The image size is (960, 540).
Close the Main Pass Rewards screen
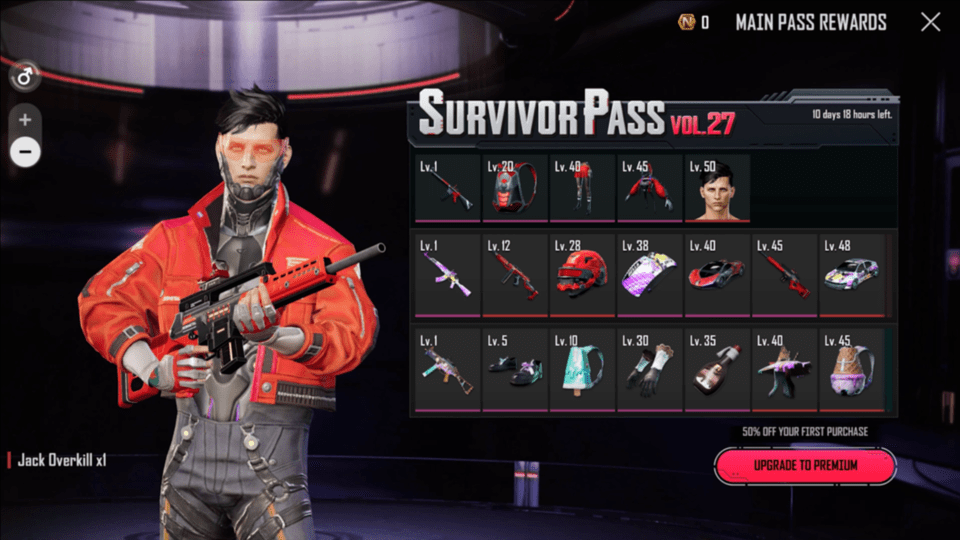tap(930, 22)
